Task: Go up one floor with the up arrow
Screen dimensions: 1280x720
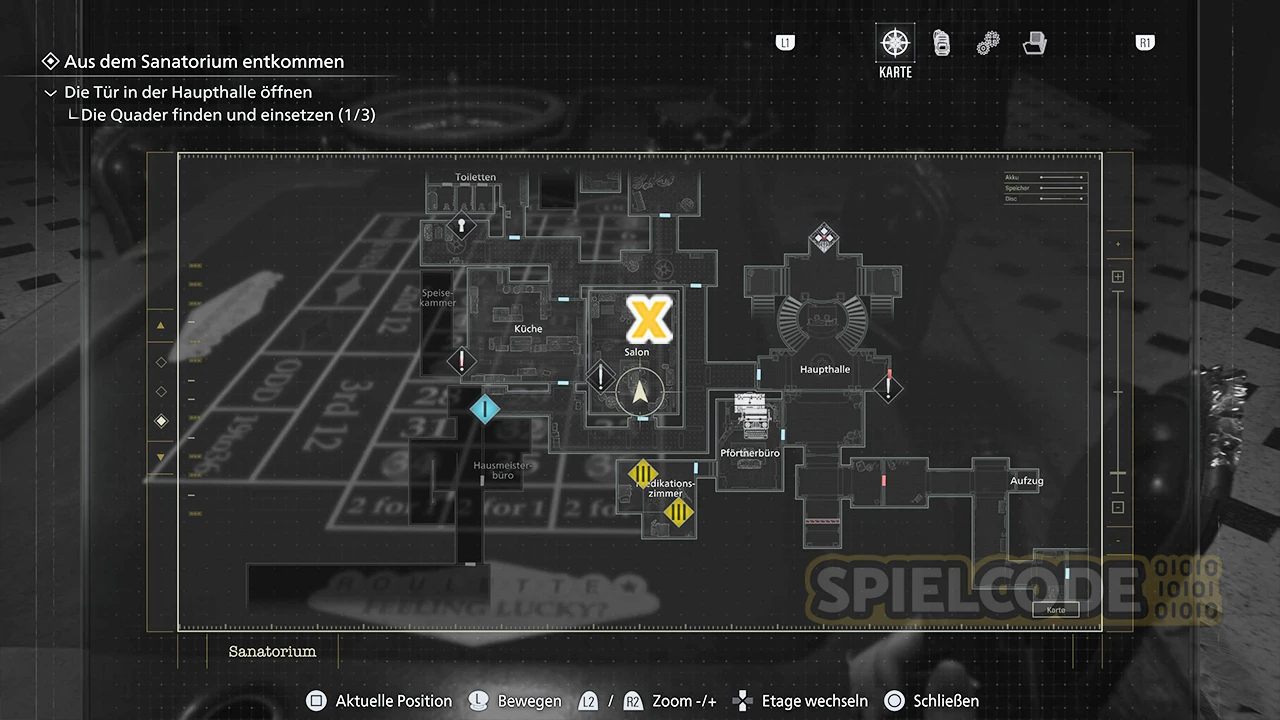Action: point(161,326)
